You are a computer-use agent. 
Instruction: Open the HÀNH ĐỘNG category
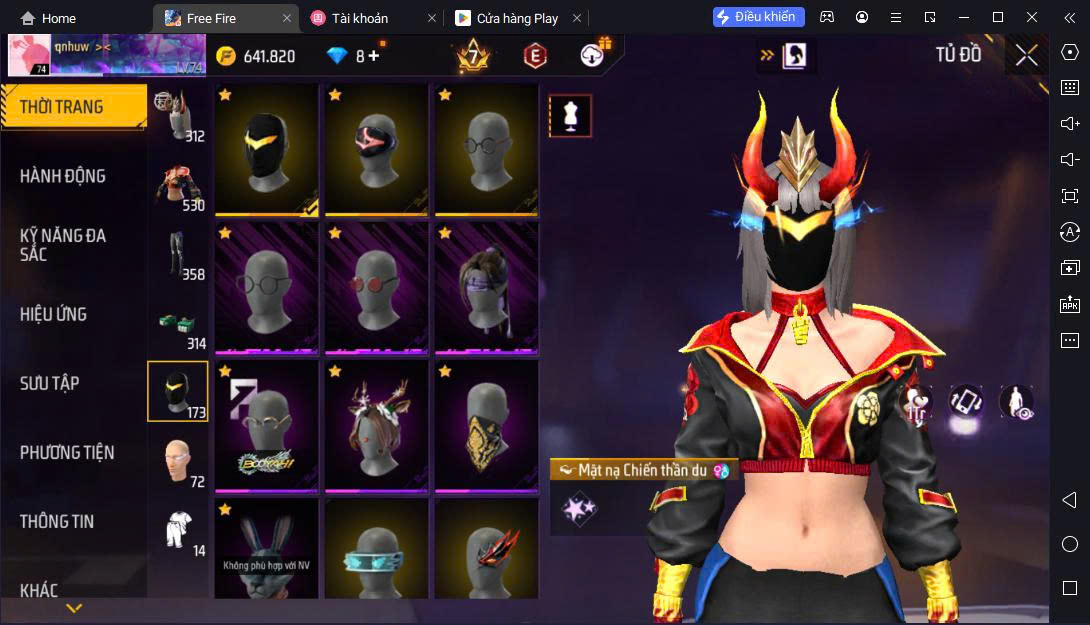pyautogui.click(x=63, y=176)
